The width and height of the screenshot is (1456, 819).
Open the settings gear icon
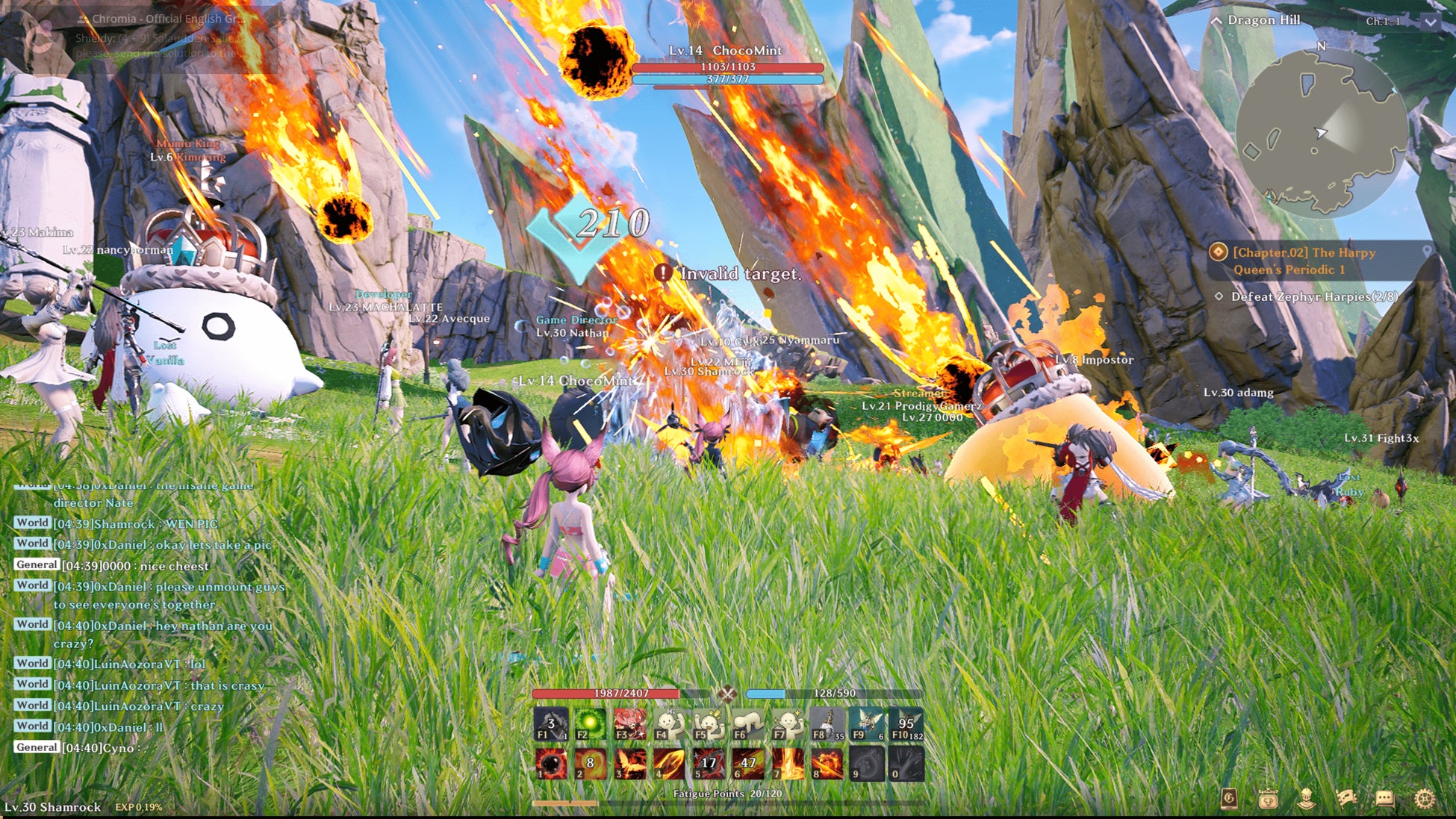point(1425,799)
